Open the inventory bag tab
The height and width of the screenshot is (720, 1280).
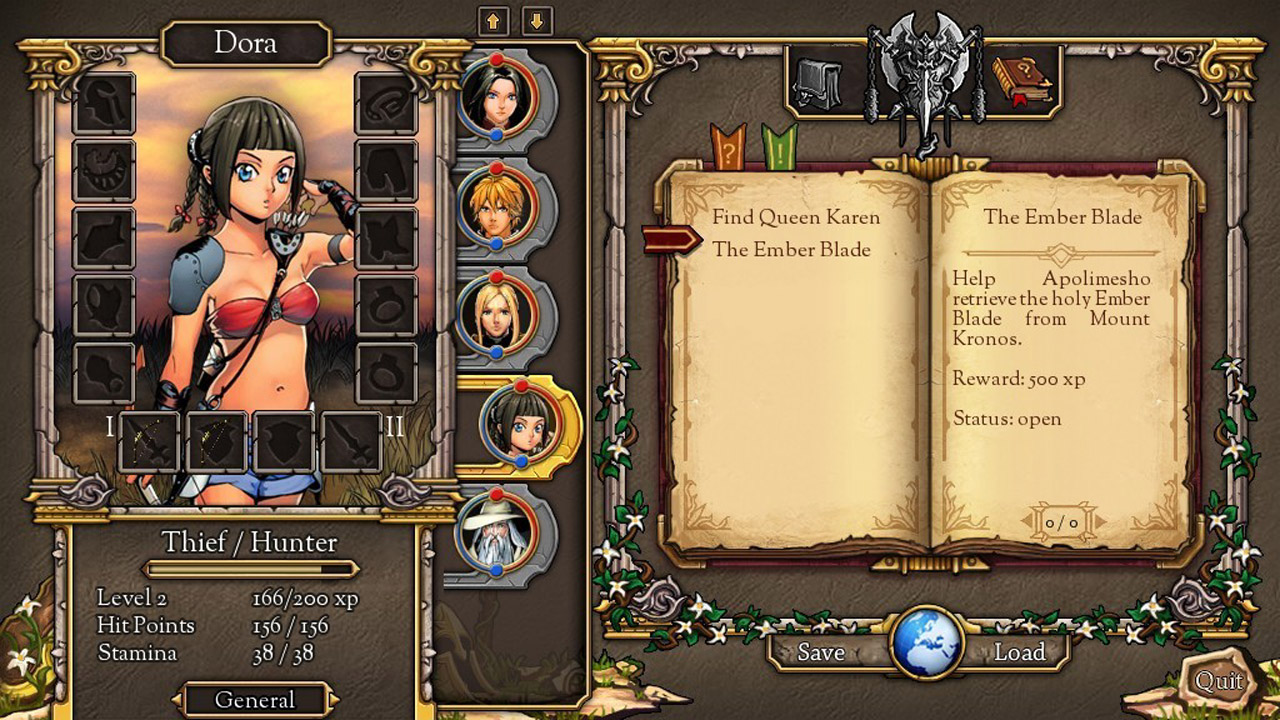[816, 84]
